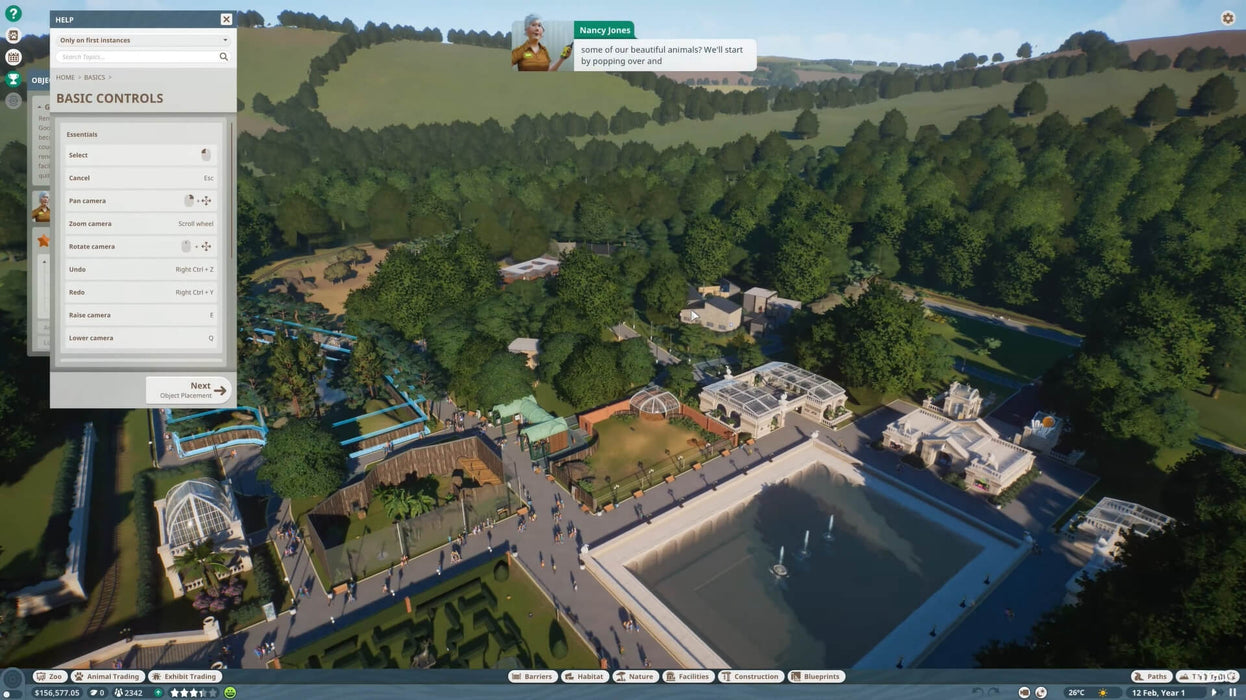Open the Facilities build menu

click(688, 677)
